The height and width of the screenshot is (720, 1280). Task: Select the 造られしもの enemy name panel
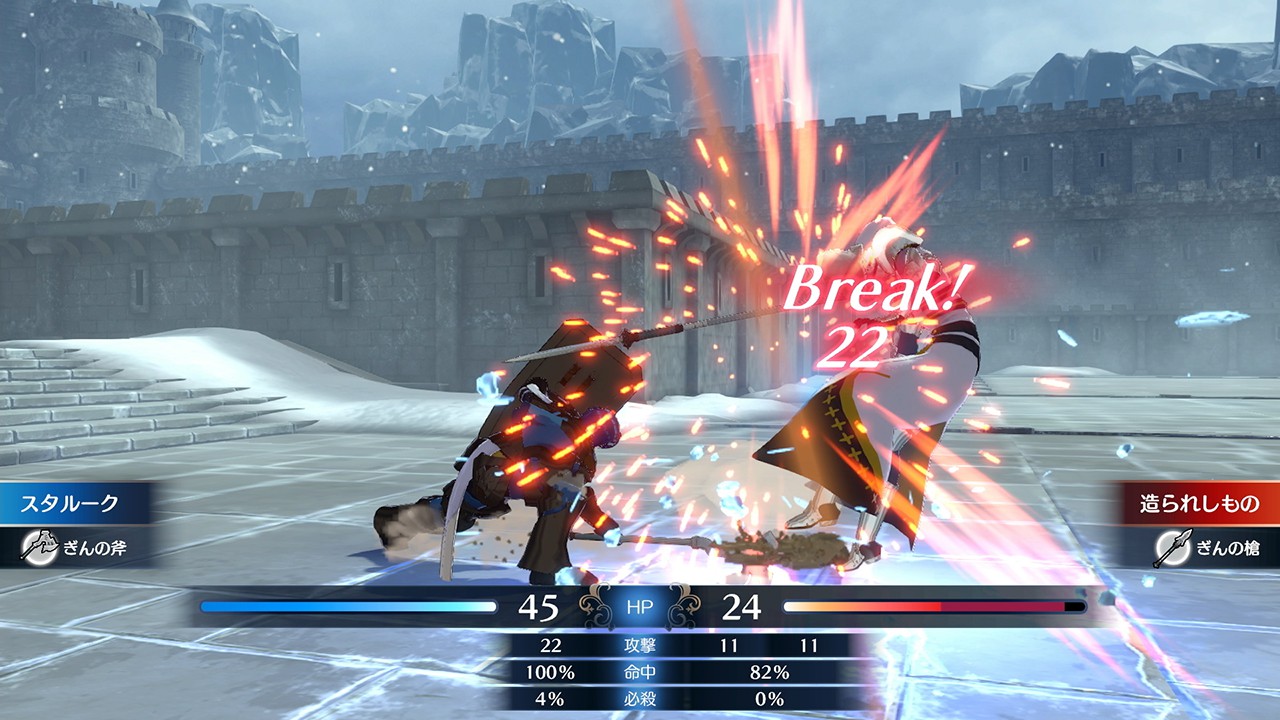point(1200,503)
